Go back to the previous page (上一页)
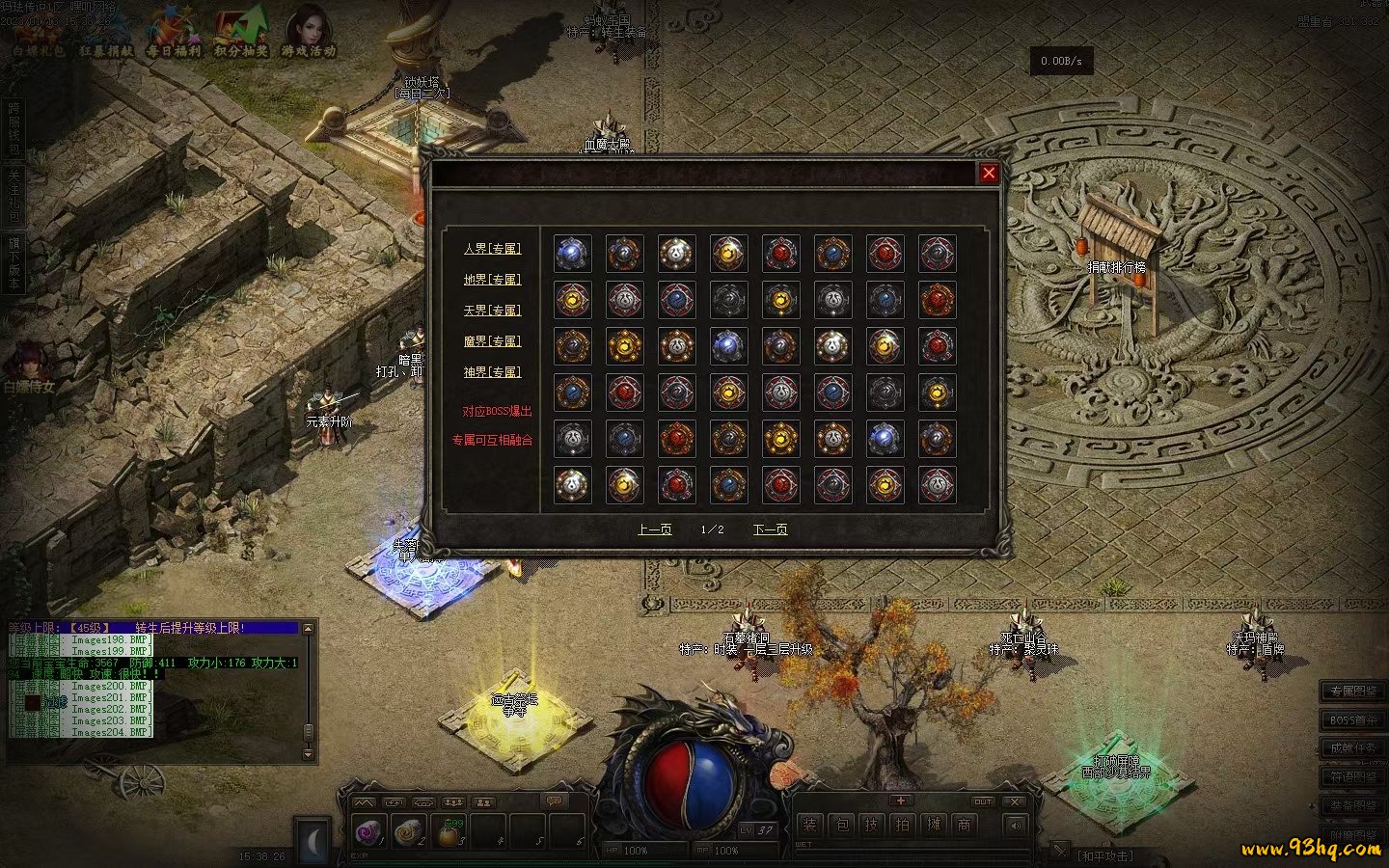This screenshot has height=868, width=1389. point(655,529)
